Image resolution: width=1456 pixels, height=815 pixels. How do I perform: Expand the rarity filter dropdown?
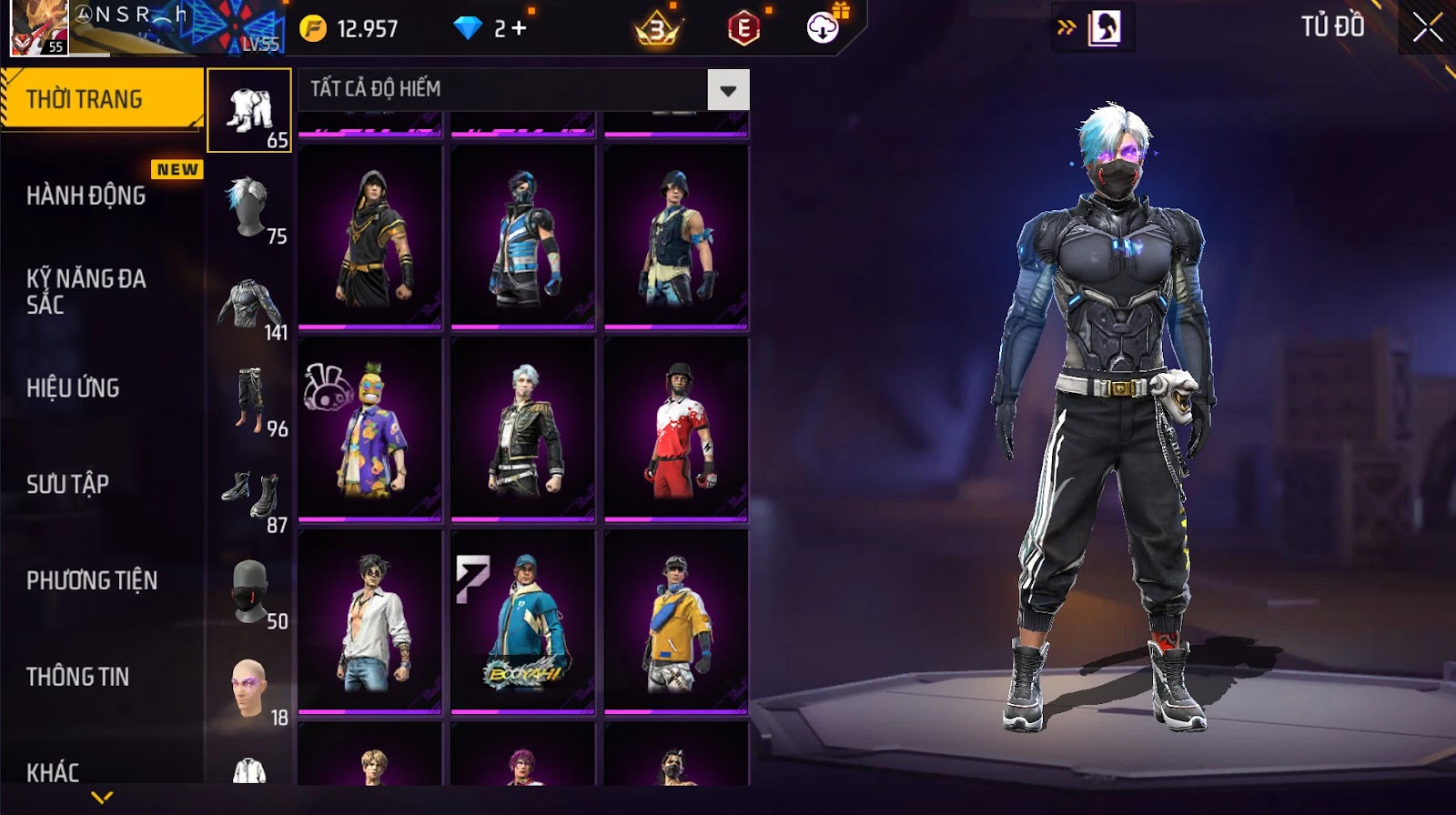728,90
